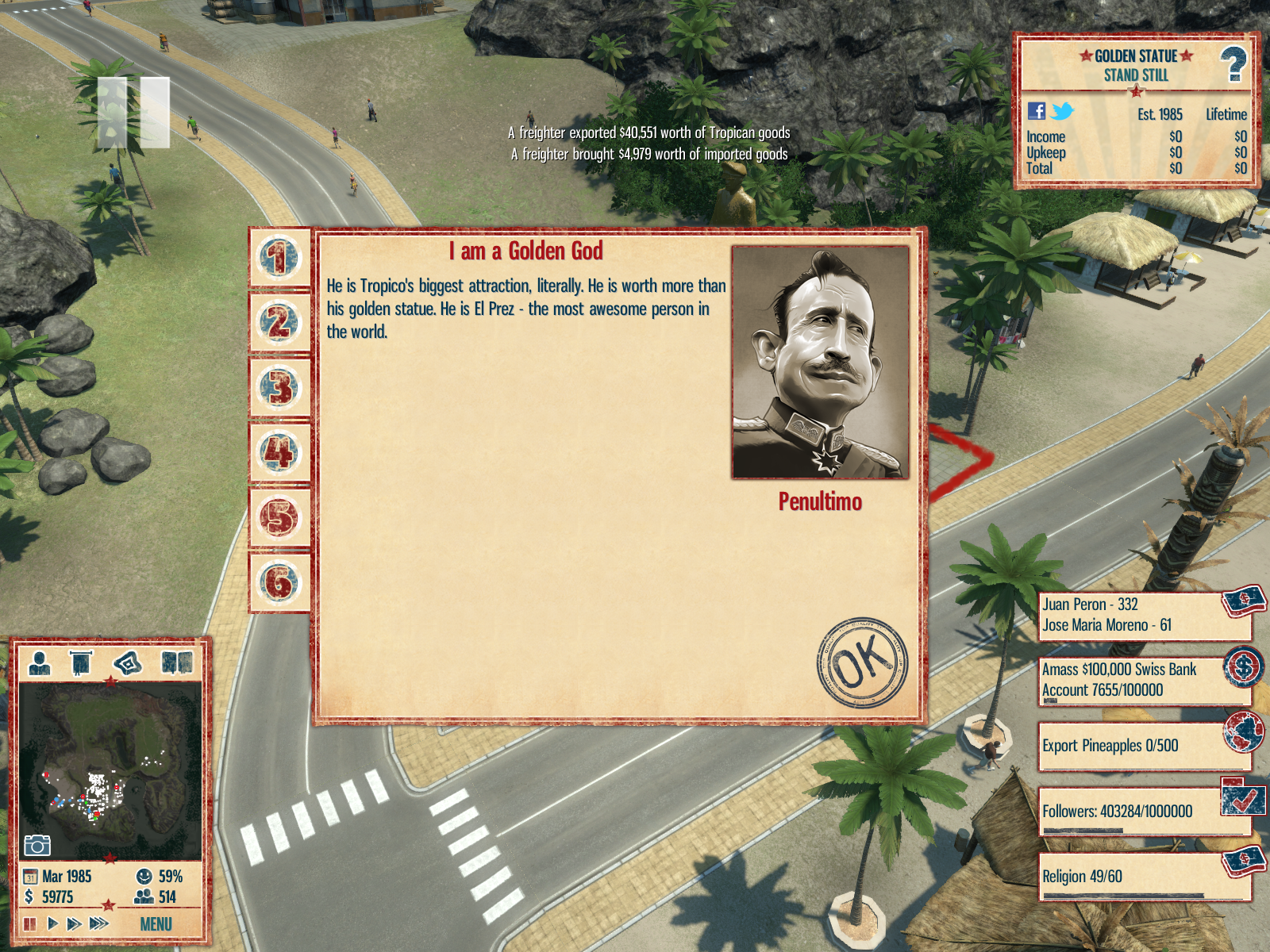The image size is (1270, 952).
Task: Choose numbered tab 4
Action: (x=279, y=454)
